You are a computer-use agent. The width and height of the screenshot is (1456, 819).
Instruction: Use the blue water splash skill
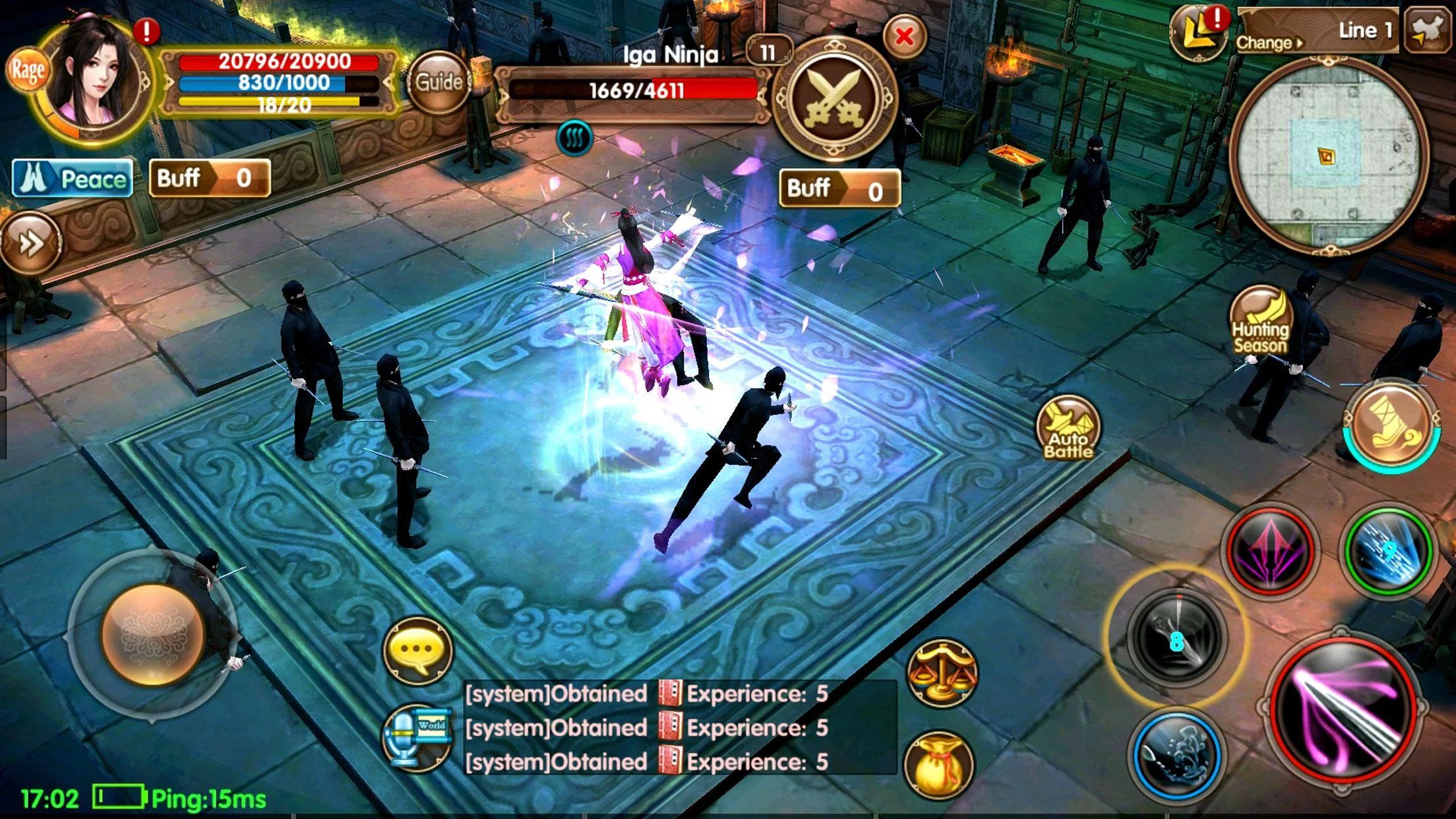click(1177, 756)
